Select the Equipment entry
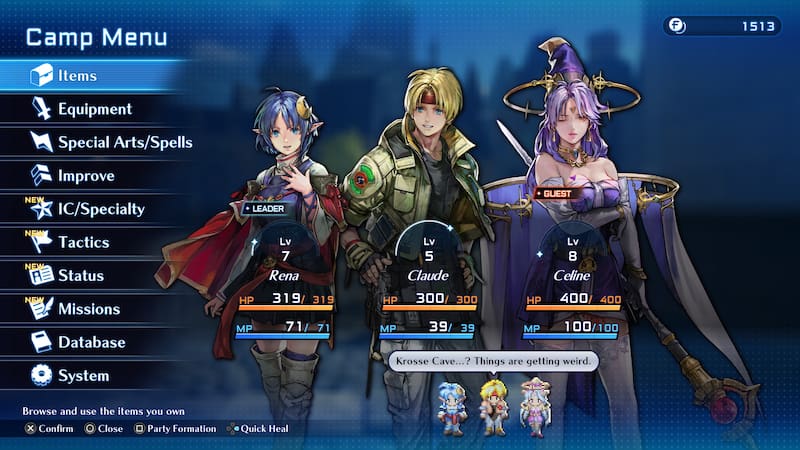 click(x=95, y=109)
